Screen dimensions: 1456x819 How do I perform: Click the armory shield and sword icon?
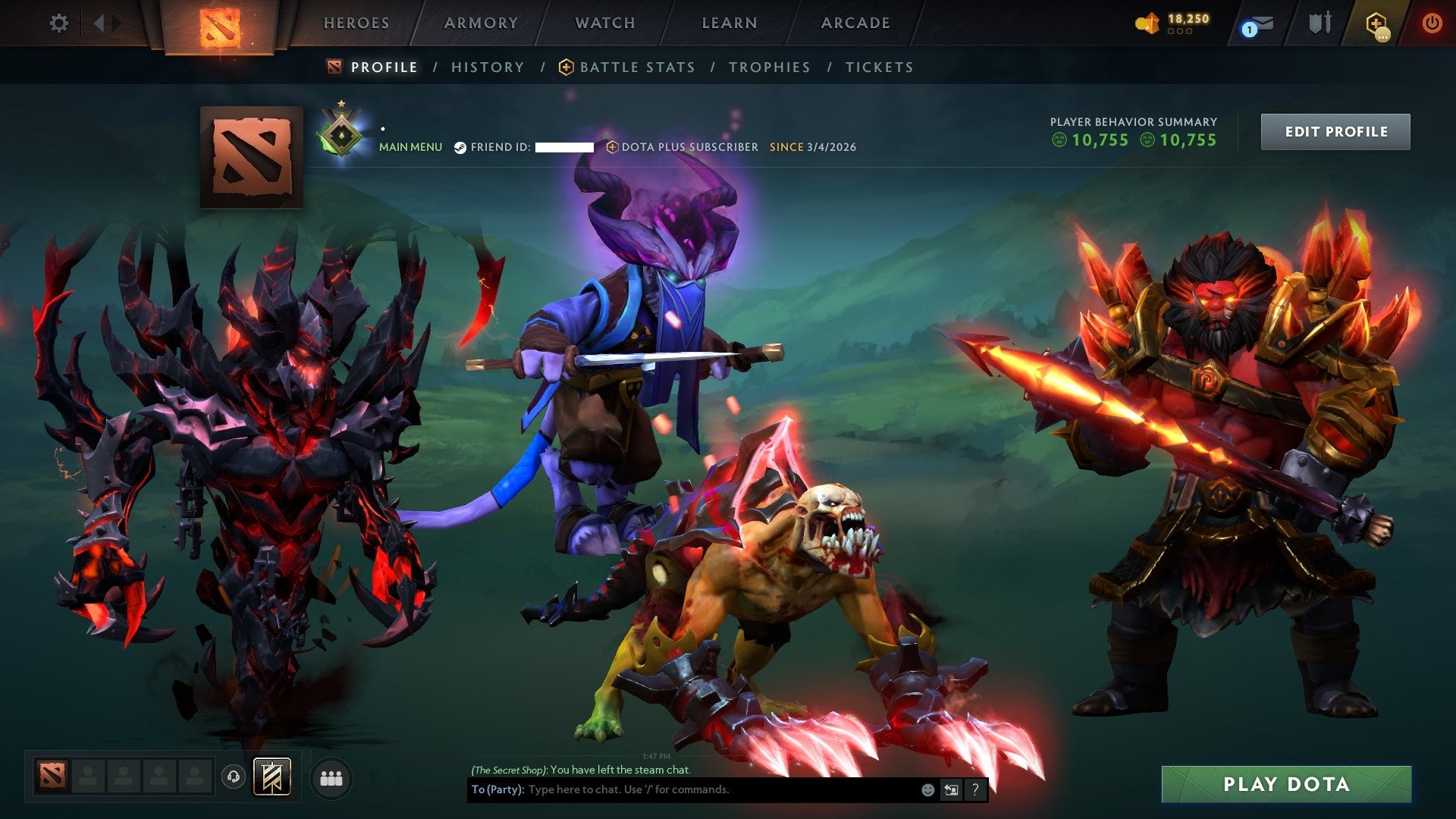coord(1321,23)
